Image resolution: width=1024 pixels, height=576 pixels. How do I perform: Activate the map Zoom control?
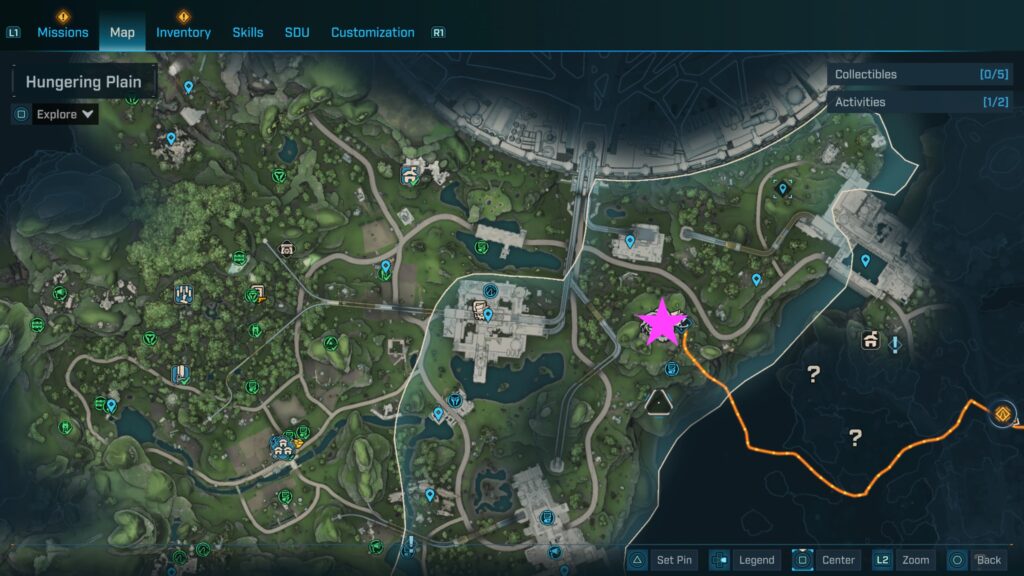click(x=904, y=560)
